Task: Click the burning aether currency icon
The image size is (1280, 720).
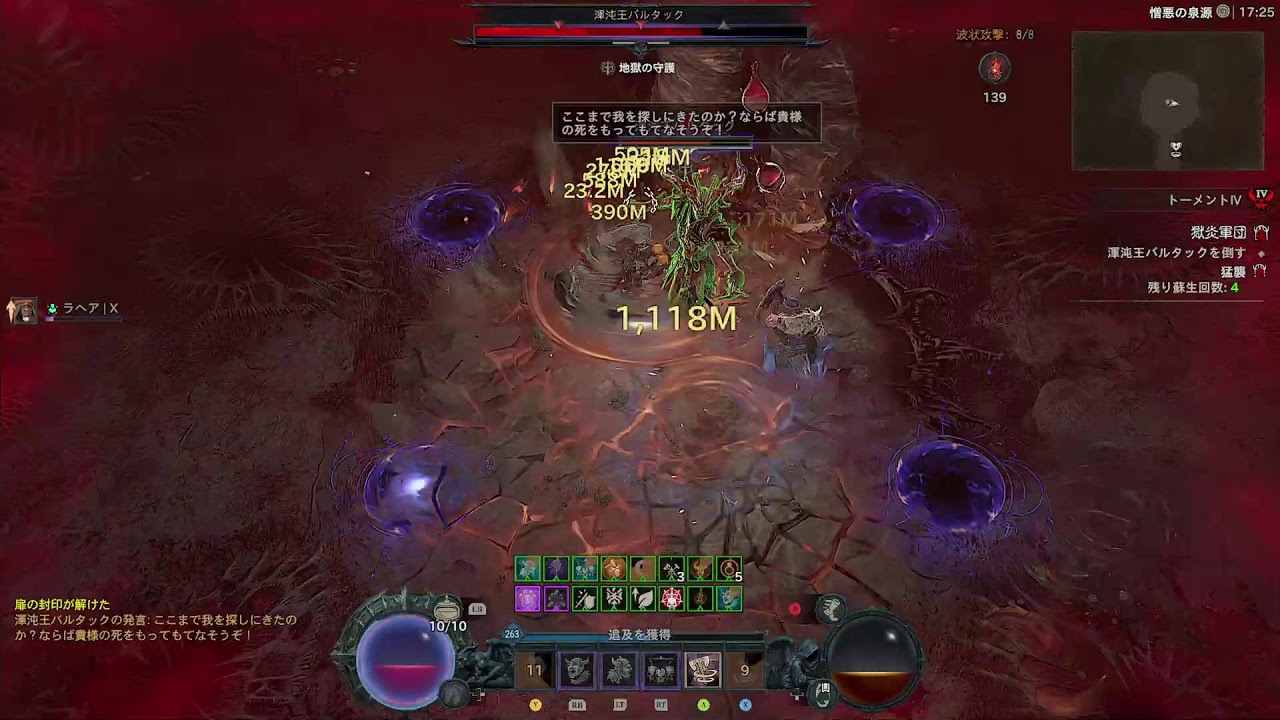Action: 994,68
